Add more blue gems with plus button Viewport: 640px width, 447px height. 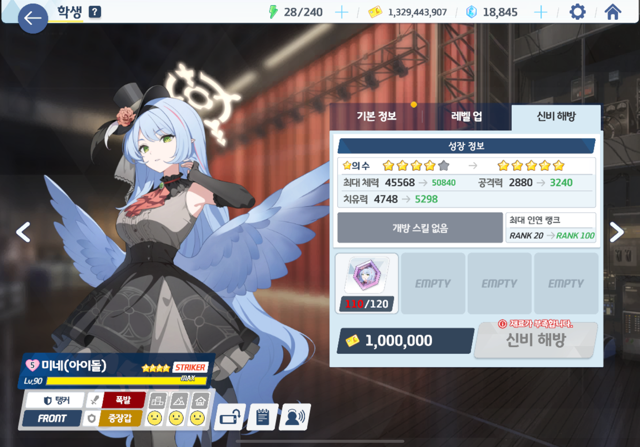tap(541, 12)
